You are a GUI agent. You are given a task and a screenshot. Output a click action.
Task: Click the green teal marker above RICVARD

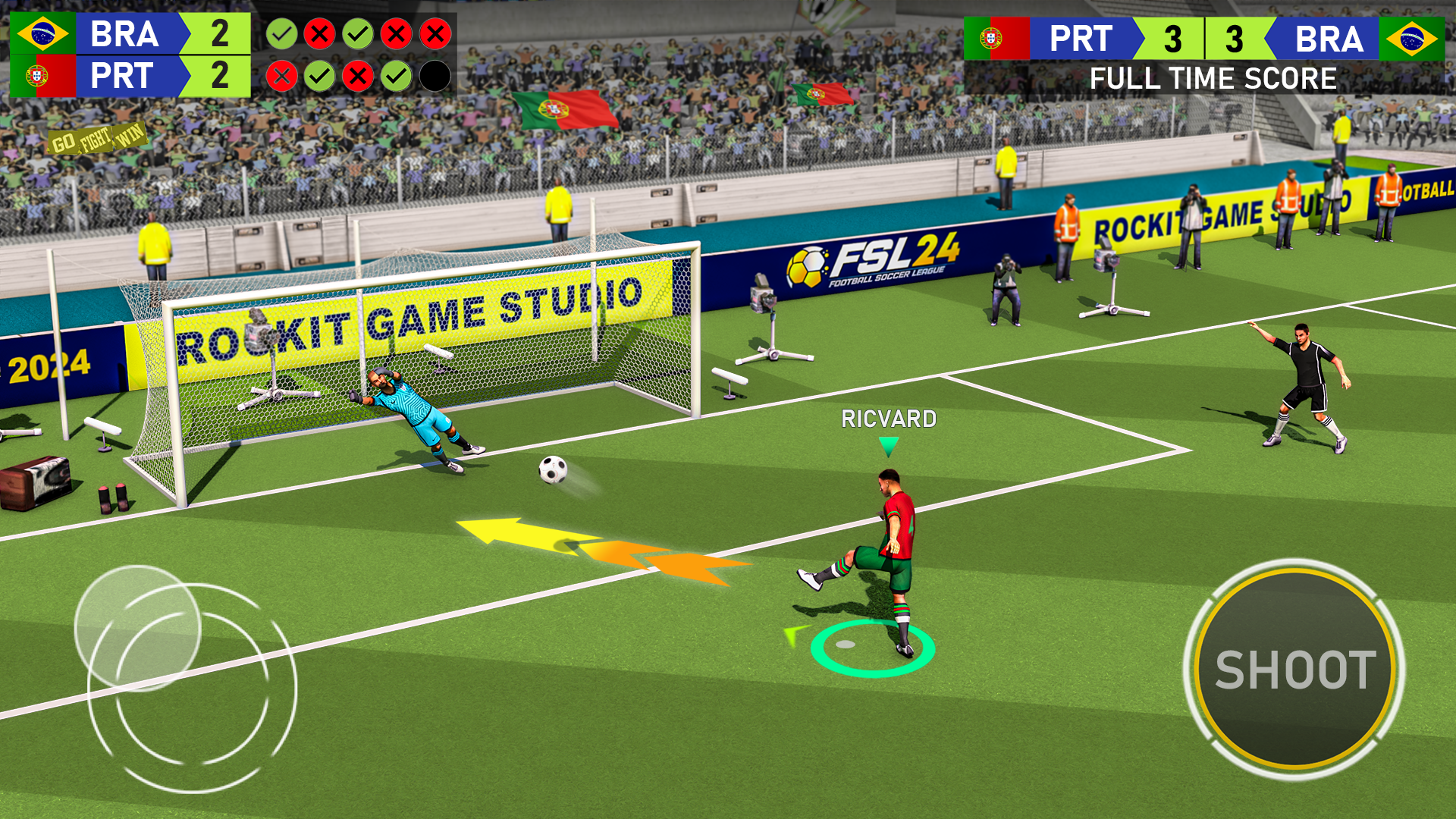click(x=889, y=446)
